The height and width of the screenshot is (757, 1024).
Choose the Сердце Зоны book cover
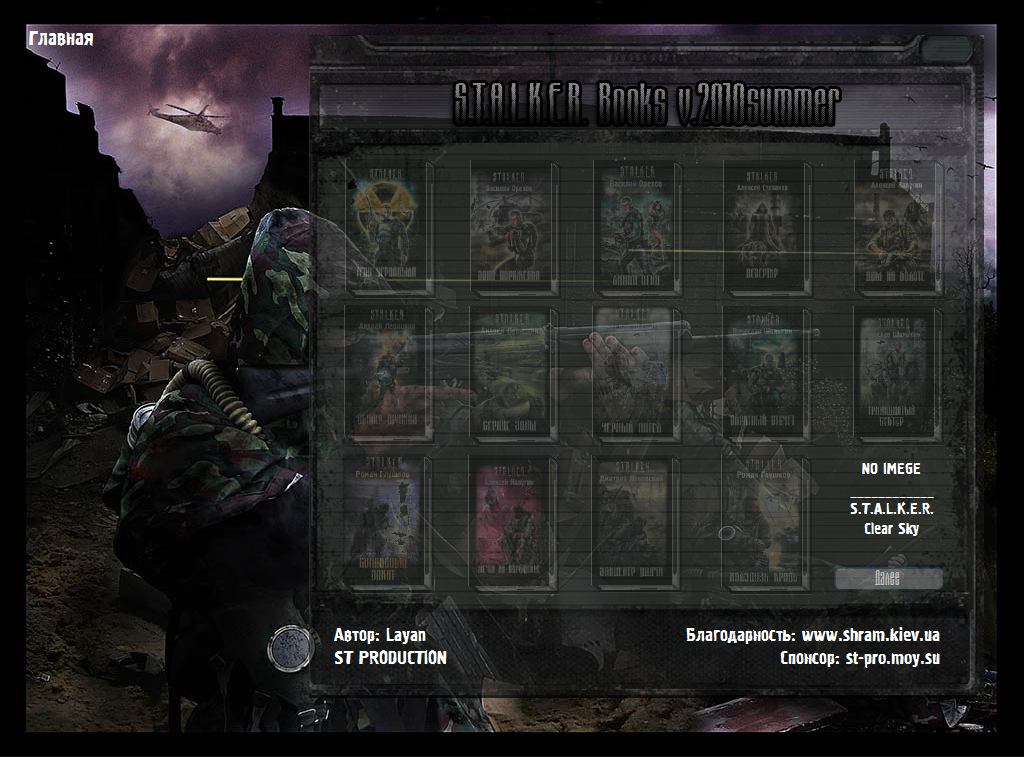point(513,372)
